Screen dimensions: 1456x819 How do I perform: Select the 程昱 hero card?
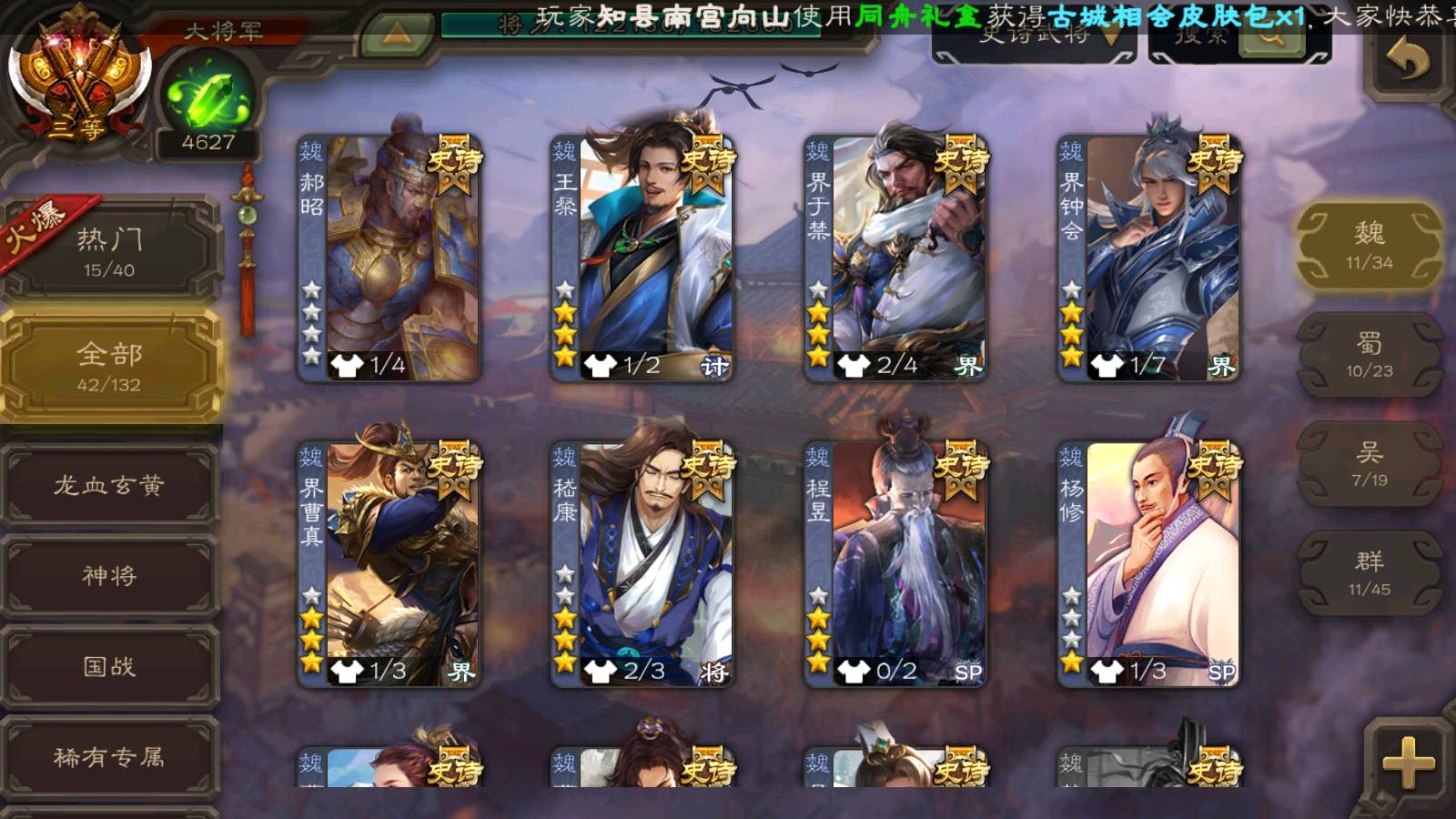tap(895, 564)
